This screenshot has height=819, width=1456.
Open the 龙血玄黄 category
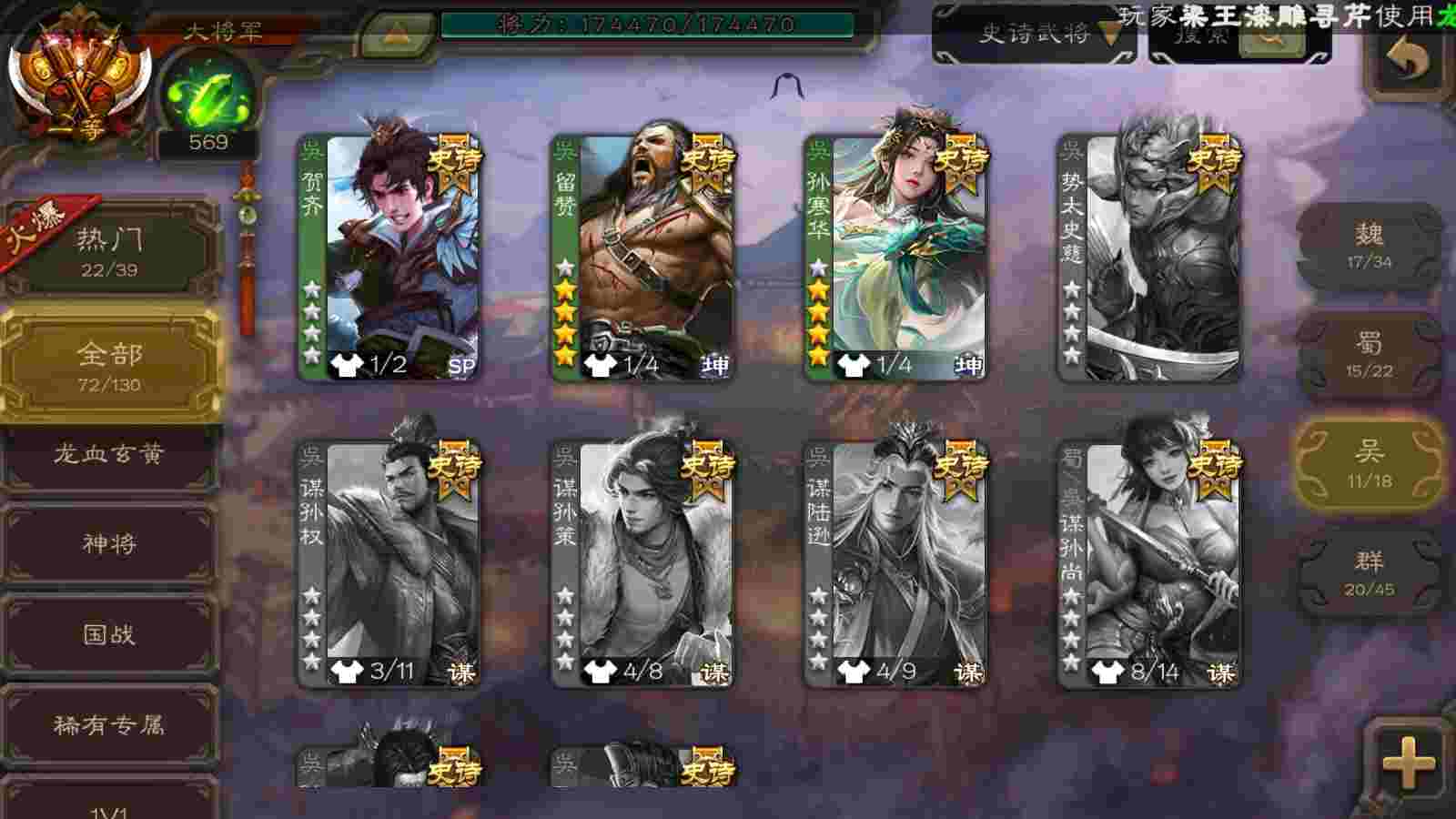coord(110,454)
